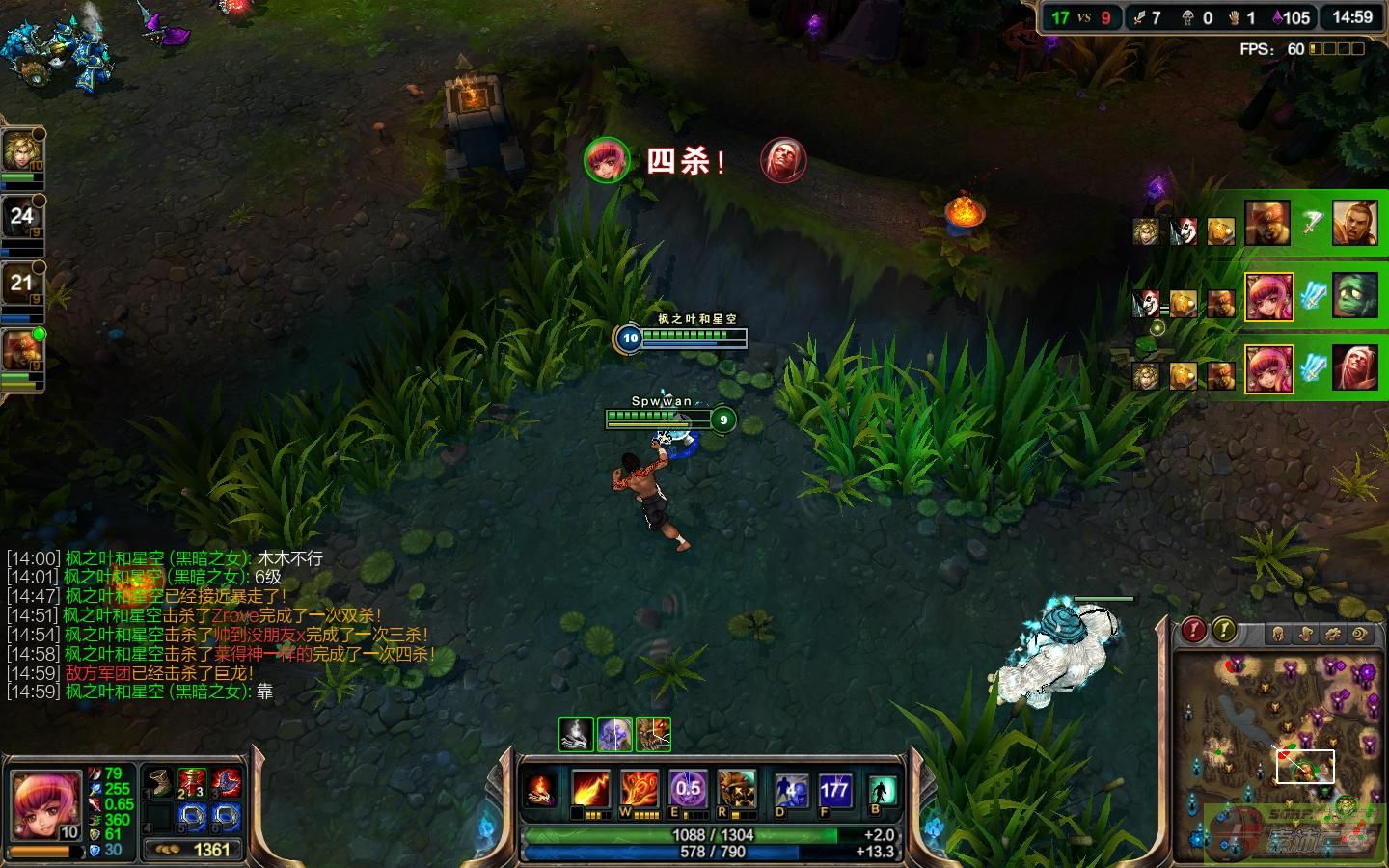Screen dimensions: 1389x868
Task: Click the yellow exclamation ping button
Action: 1224,631
